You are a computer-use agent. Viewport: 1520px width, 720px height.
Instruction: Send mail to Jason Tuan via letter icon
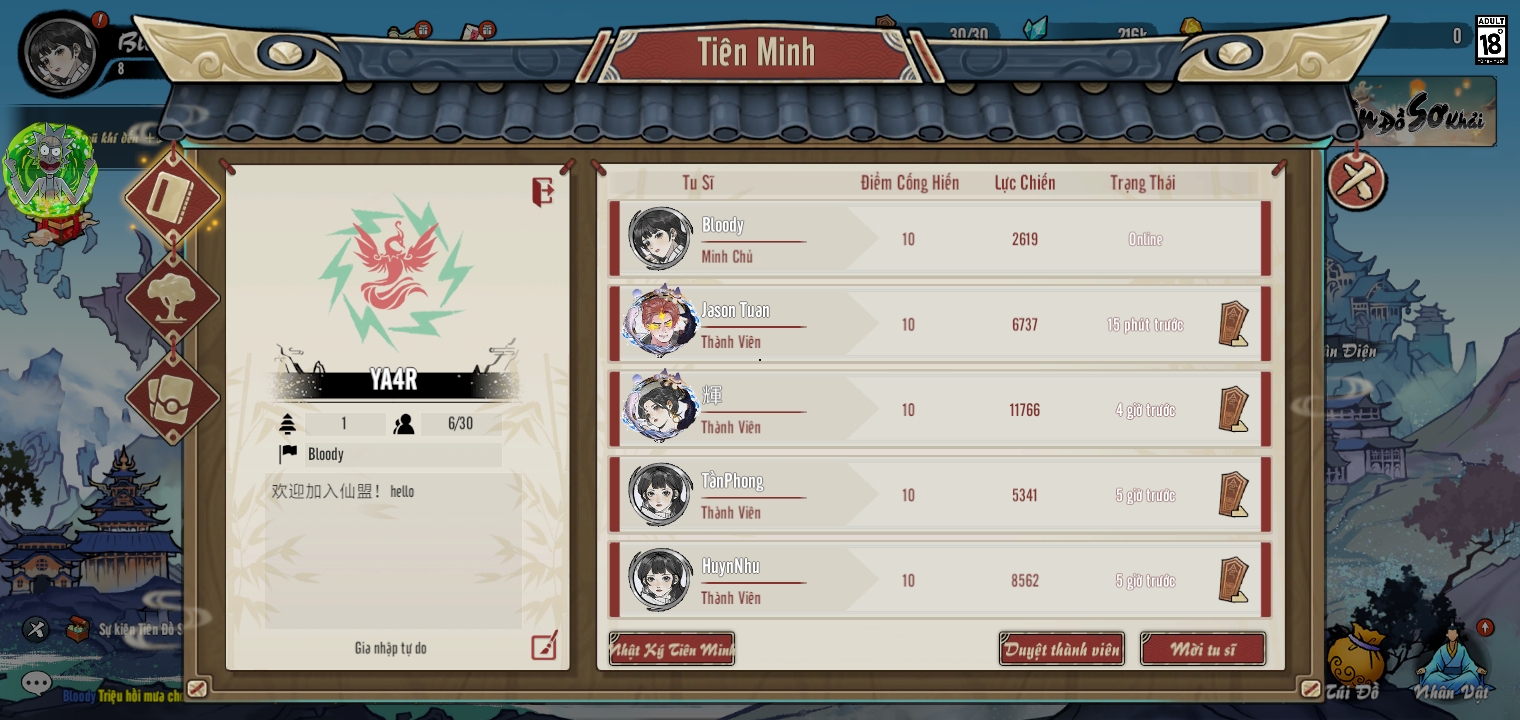click(x=1233, y=323)
